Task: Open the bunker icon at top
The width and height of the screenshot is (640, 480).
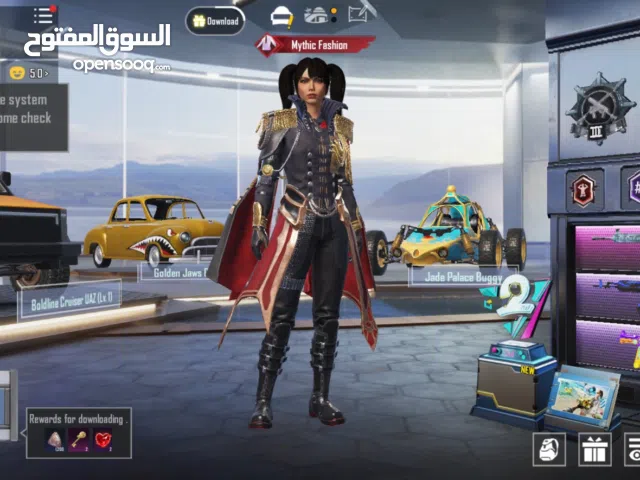Action: (x=317, y=15)
